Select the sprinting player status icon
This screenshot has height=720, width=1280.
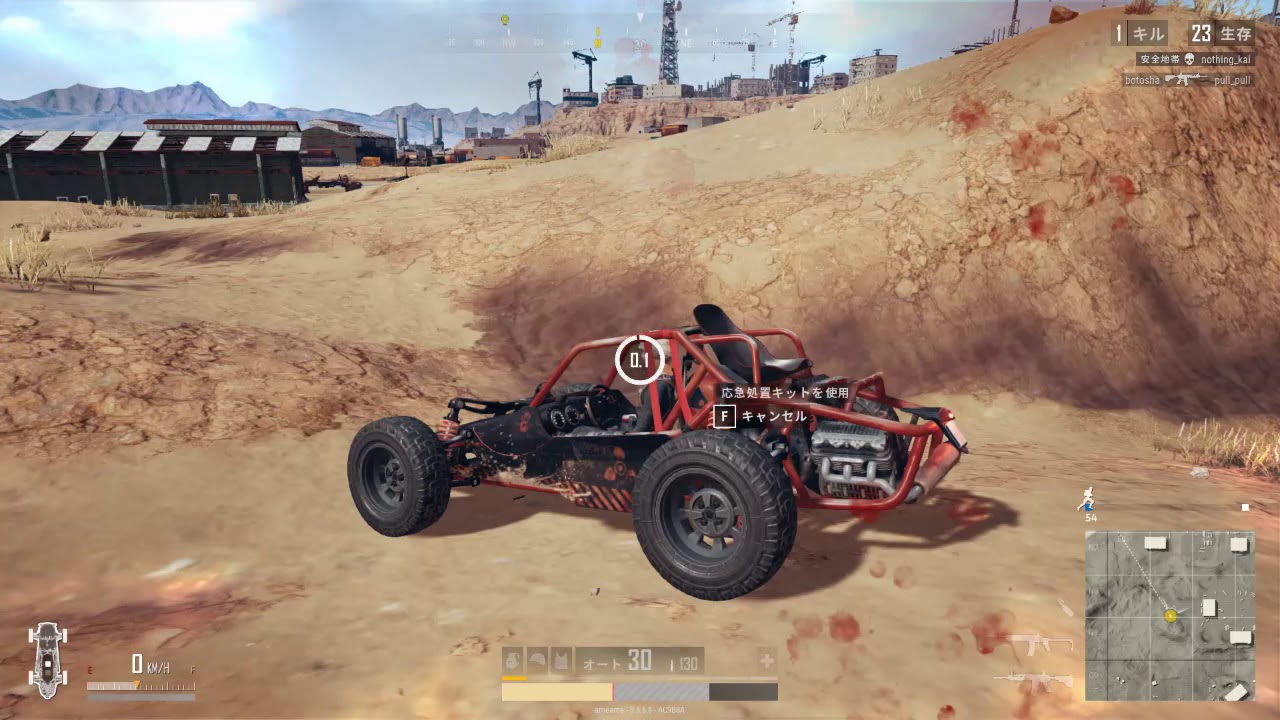pyautogui.click(x=1088, y=500)
